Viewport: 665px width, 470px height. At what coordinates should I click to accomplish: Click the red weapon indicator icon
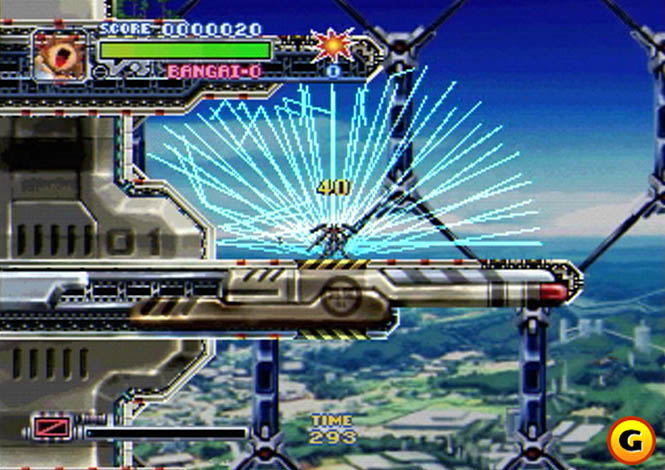[47, 430]
